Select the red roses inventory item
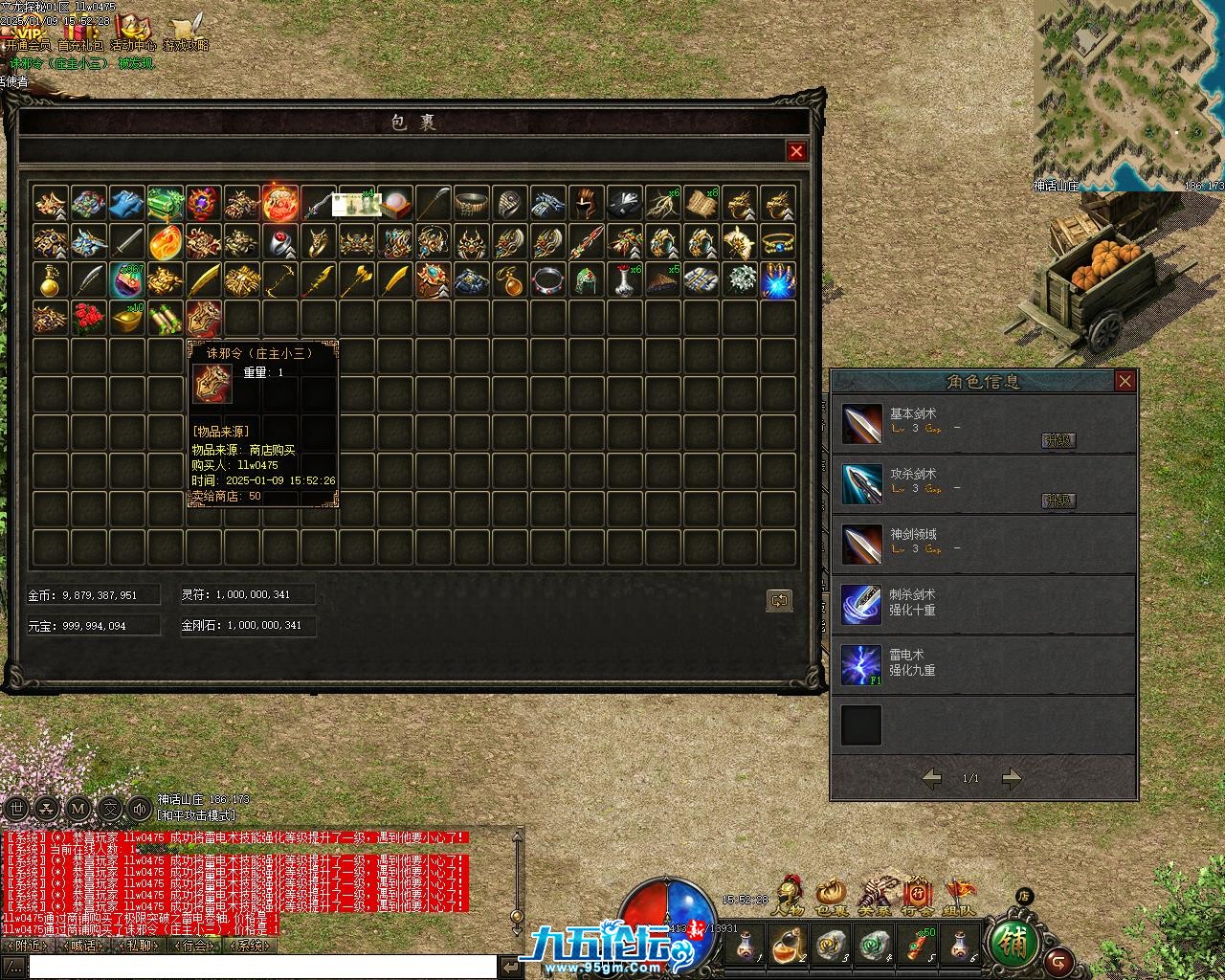 (x=89, y=318)
